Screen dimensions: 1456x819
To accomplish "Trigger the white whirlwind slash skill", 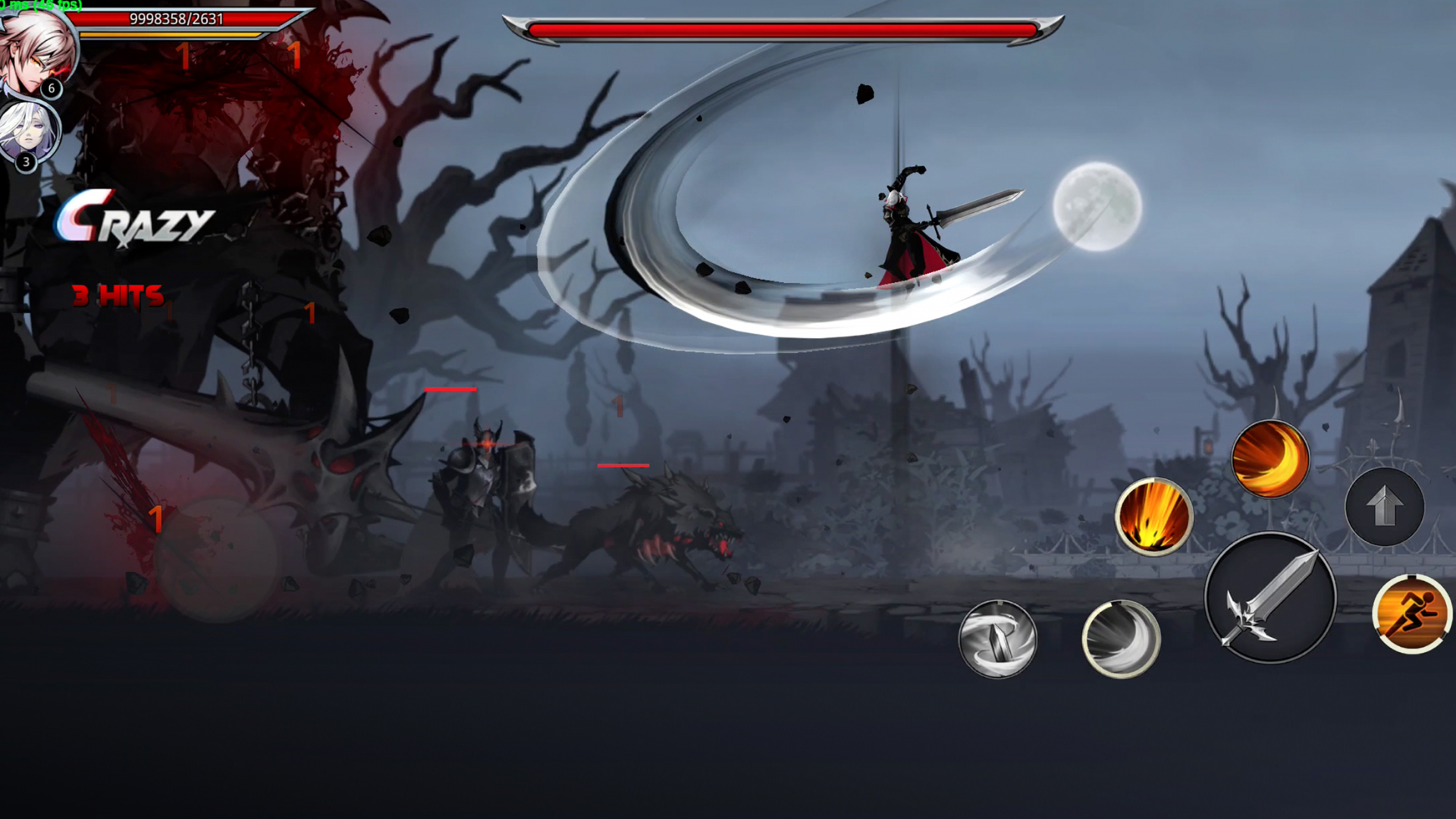I will (x=1121, y=640).
